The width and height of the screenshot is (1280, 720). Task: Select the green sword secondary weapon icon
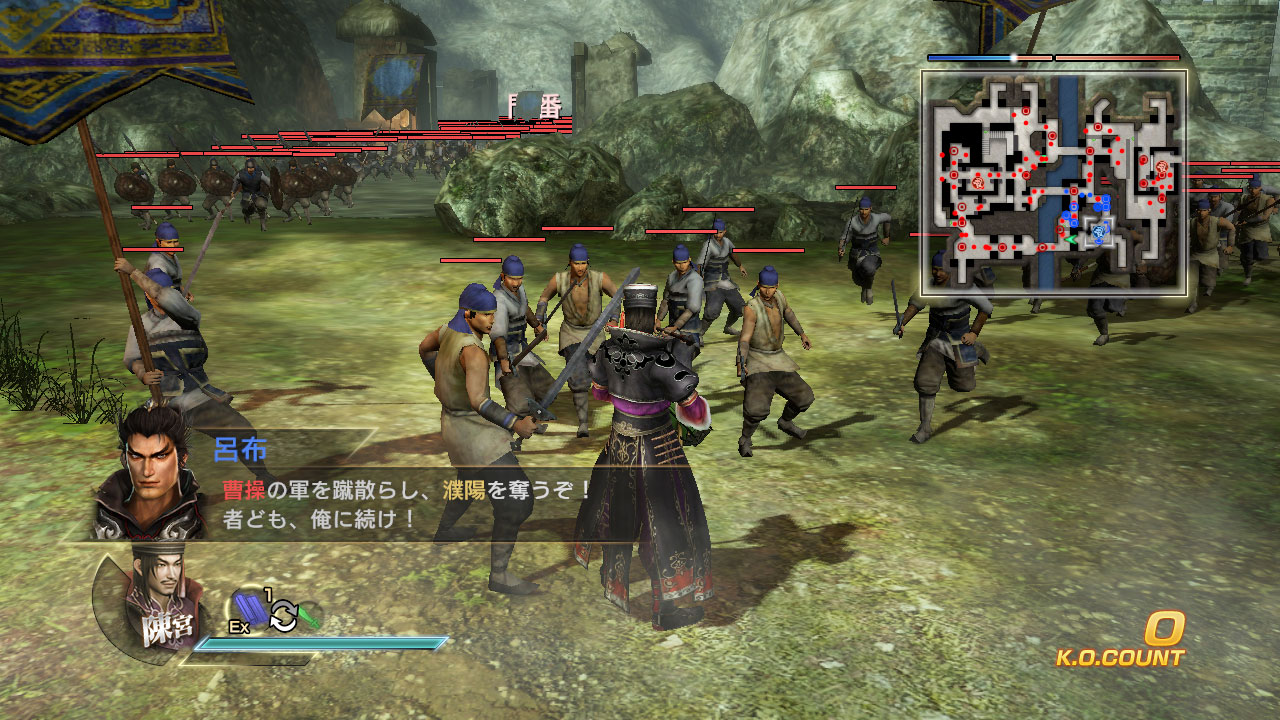[310, 617]
